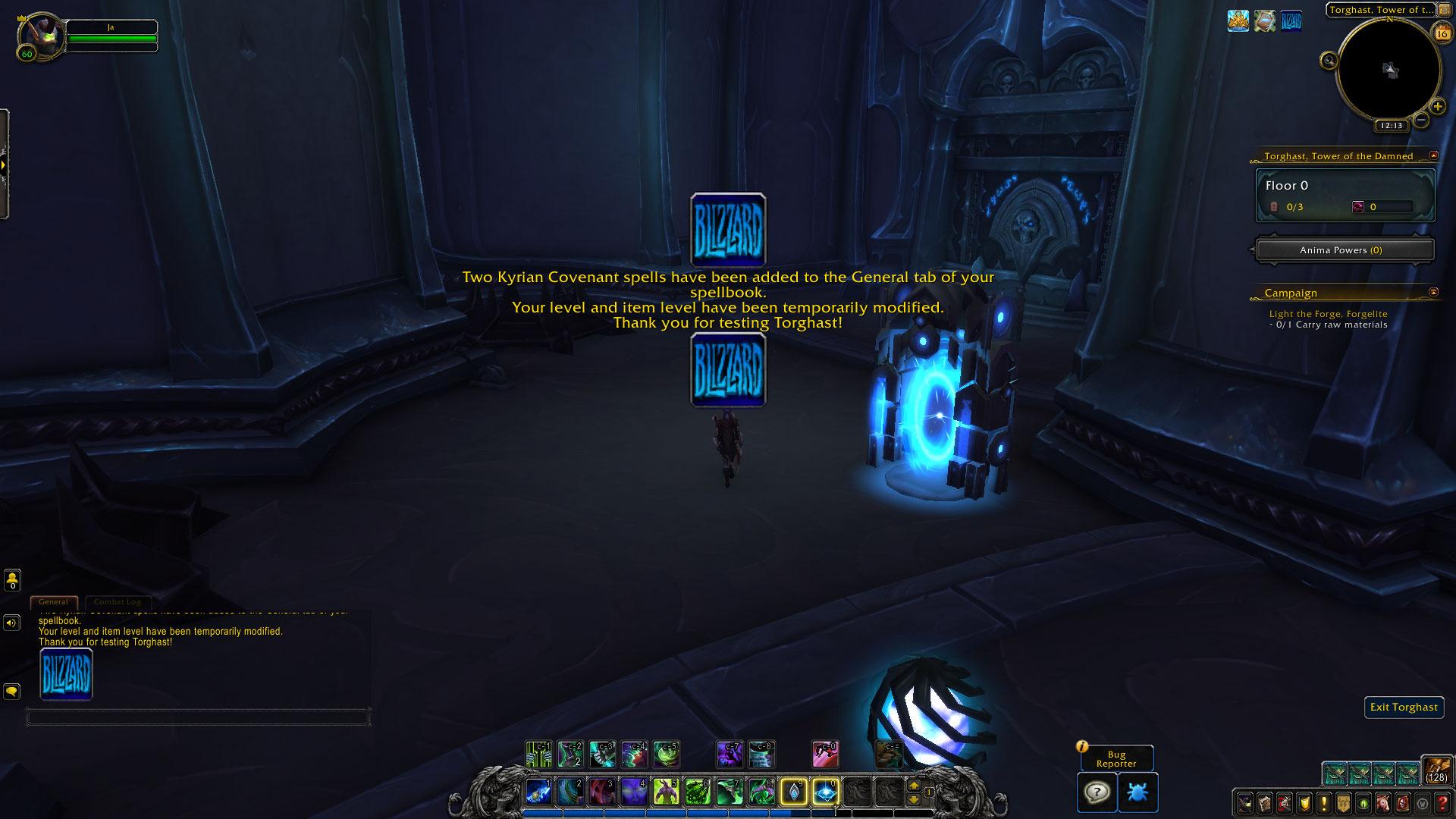Cast the glowing blue spell in slot 0
Screen dimensions: 1456x819
coord(825,792)
